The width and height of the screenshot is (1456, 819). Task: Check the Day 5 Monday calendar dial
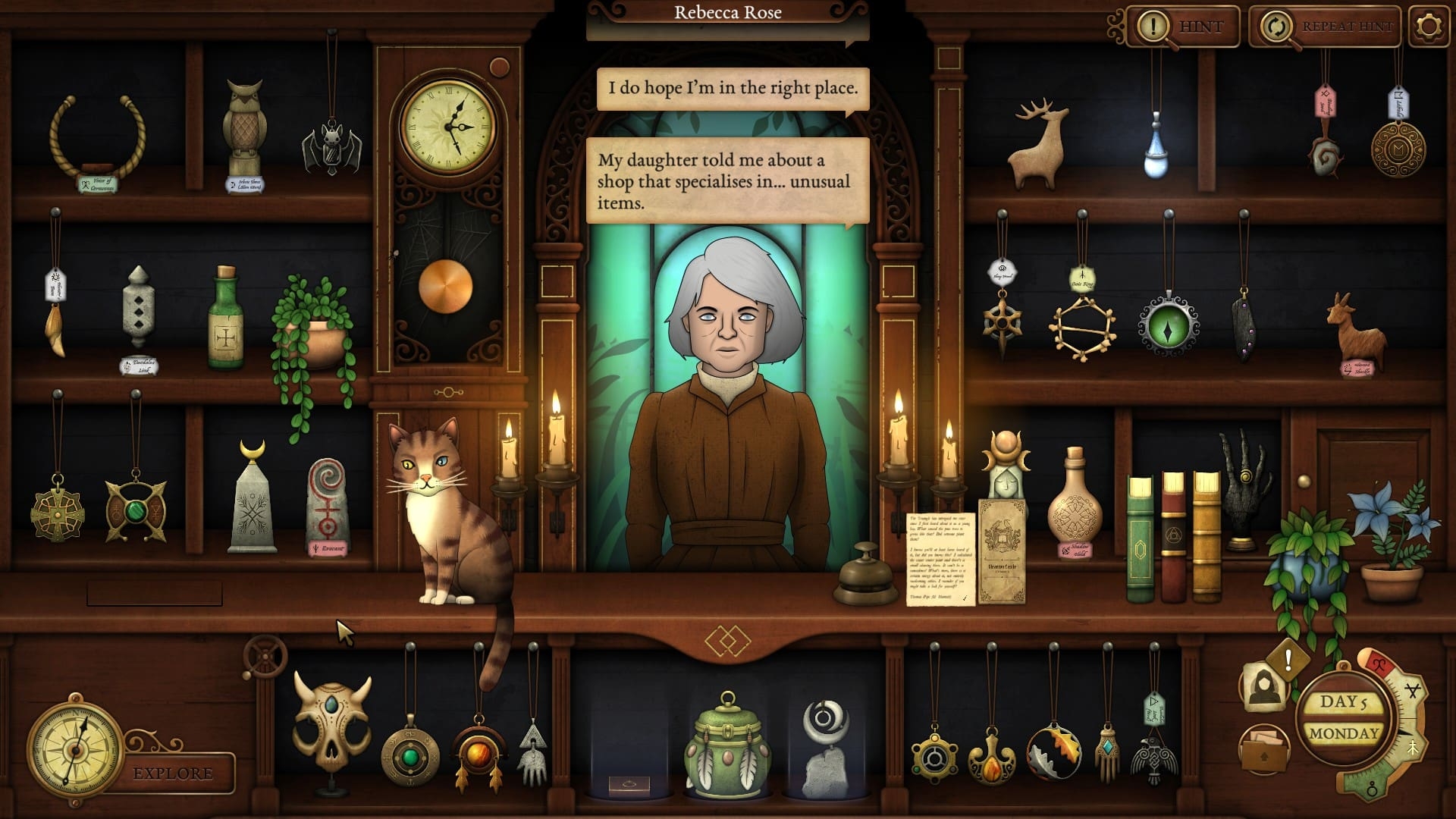point(1343,717)
